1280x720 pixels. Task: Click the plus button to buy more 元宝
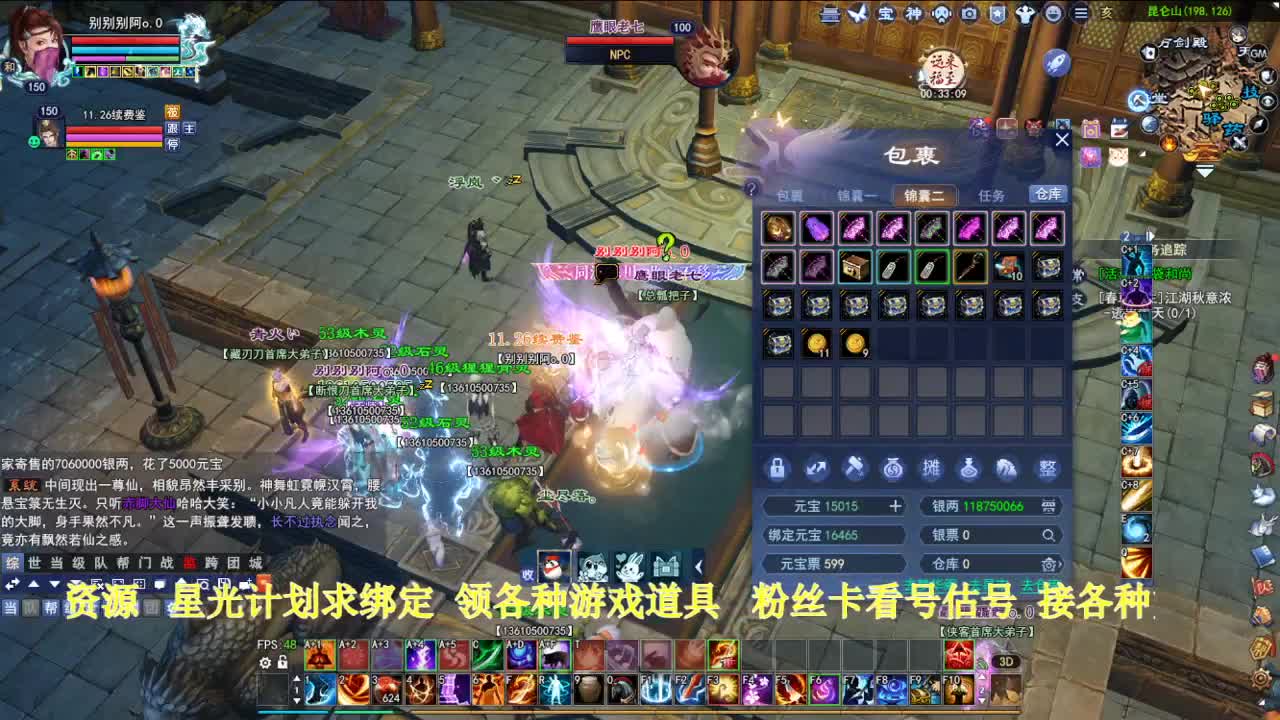point(895,505)
